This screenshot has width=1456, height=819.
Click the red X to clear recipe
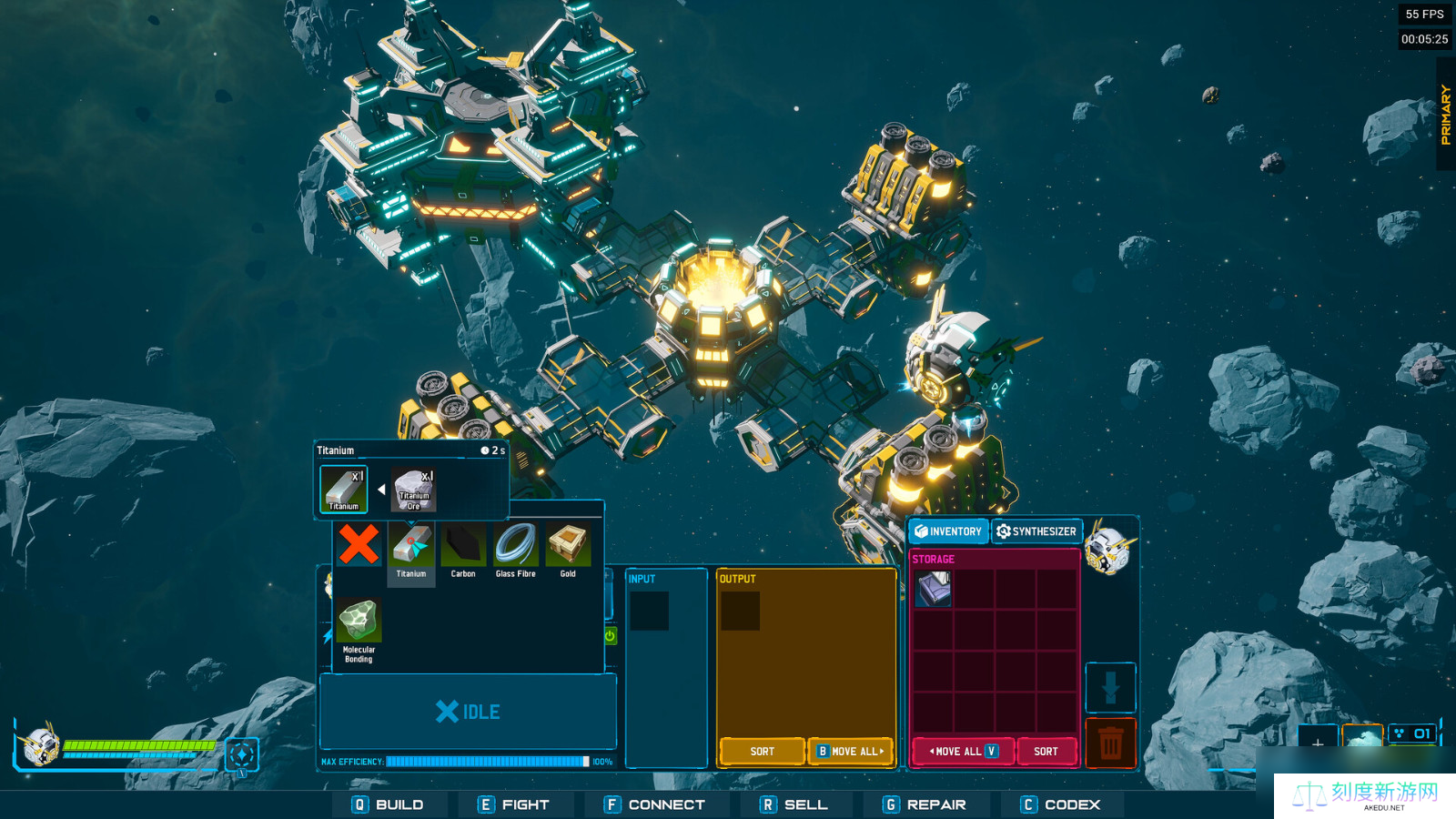359,543
